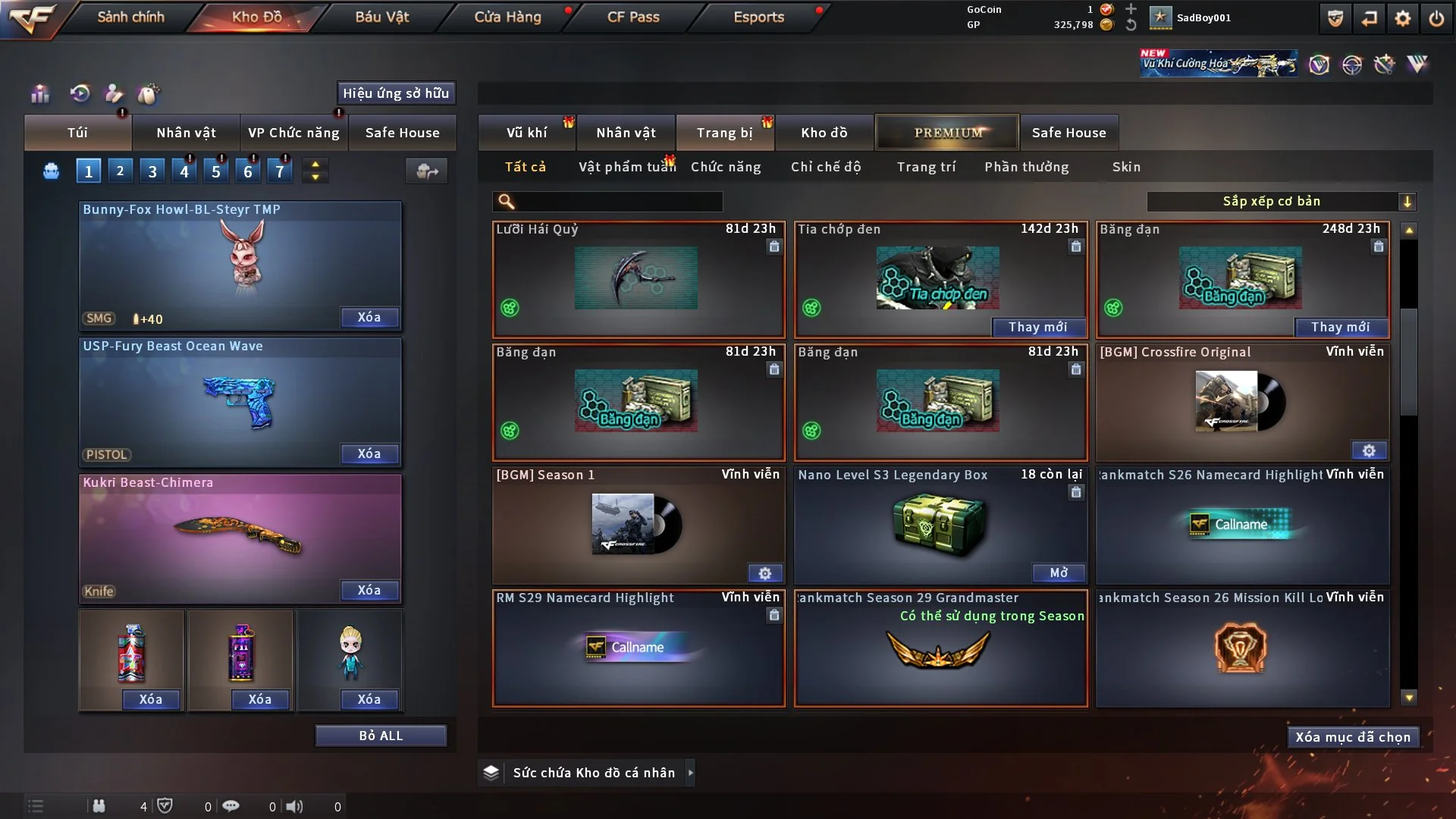
Task: Open the CF Pass page
Action: [x=633, y=17]
